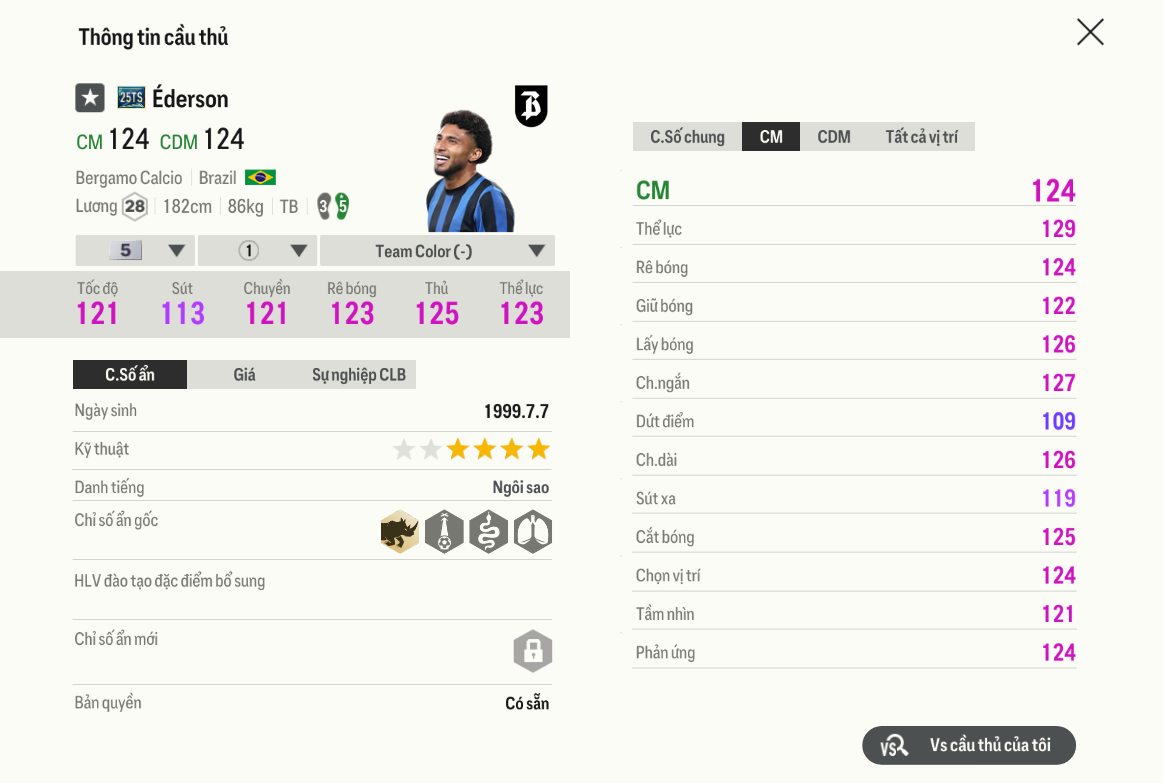View the Tất cả vị trí tab

tap(921, 137)
